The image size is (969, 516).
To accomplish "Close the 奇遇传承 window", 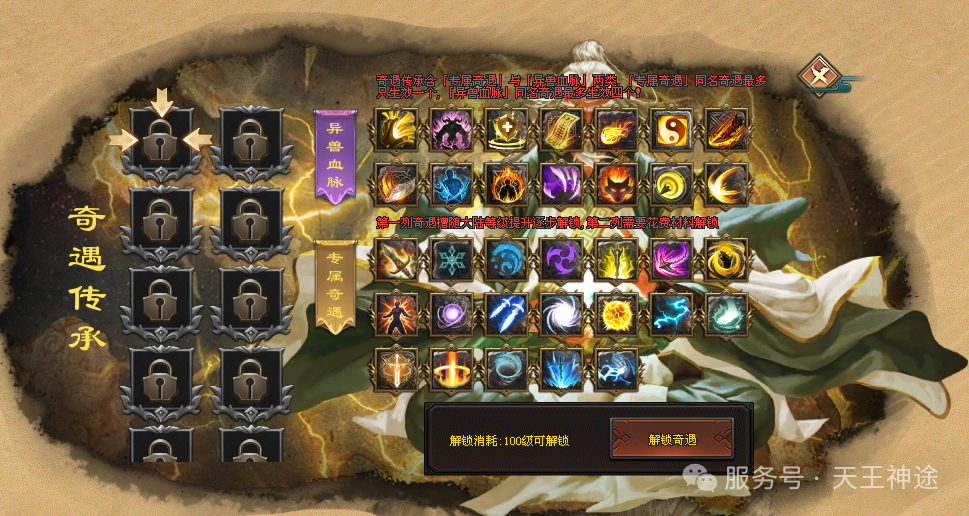I will pyautogui.click(x=821, y=75).
